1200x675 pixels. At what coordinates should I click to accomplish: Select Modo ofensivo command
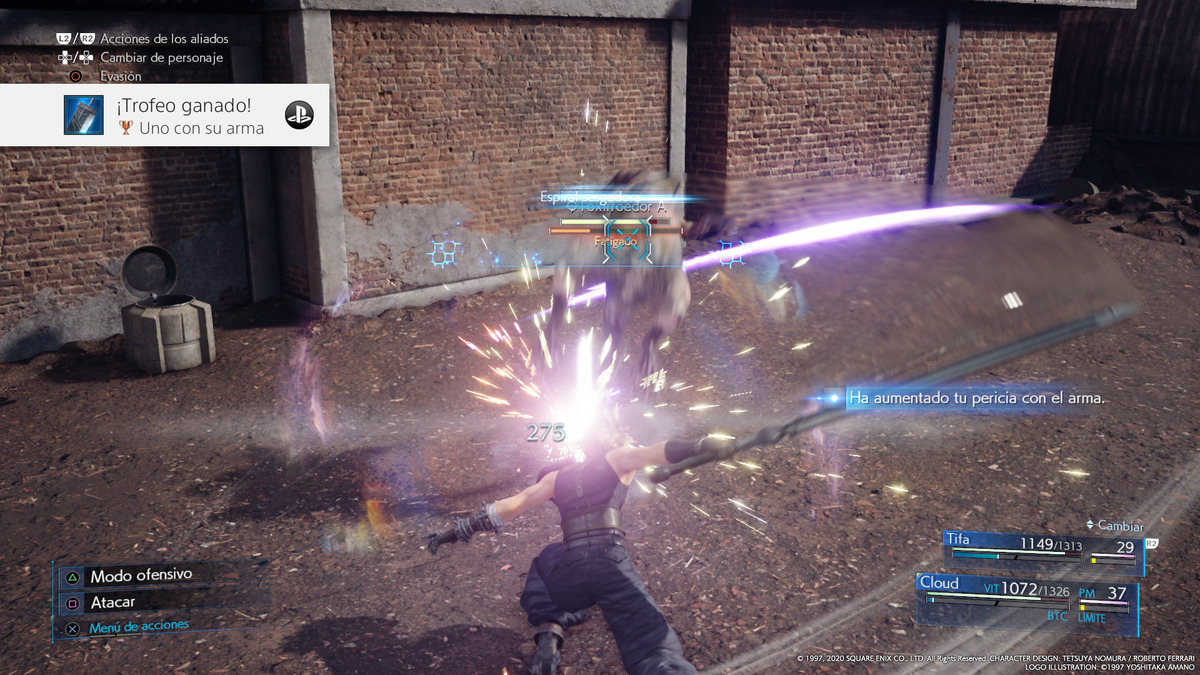coord(140,576)
